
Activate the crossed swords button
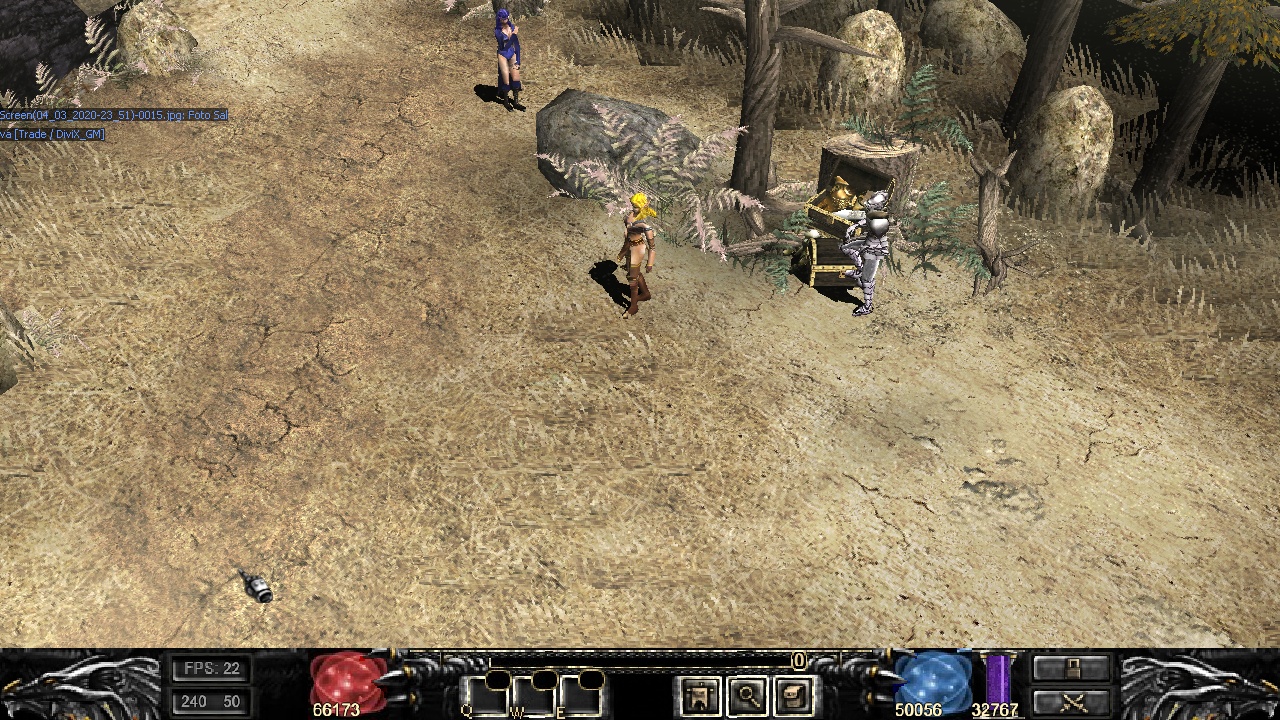[1071, 701]
